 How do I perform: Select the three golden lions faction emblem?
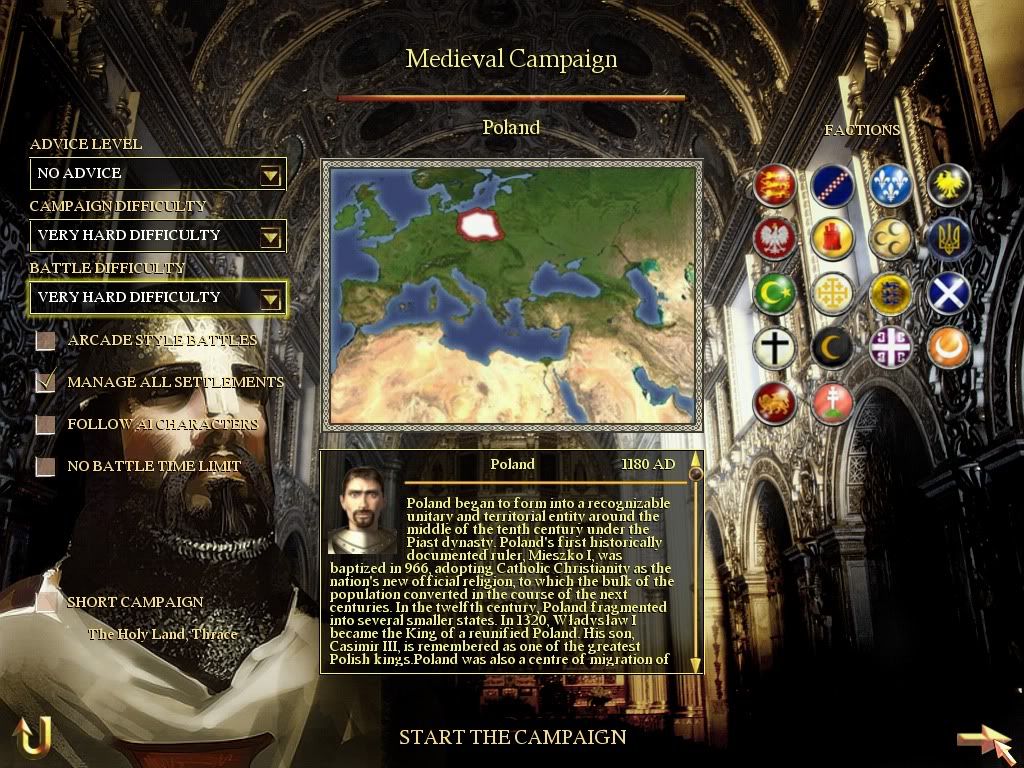point(775,186)
